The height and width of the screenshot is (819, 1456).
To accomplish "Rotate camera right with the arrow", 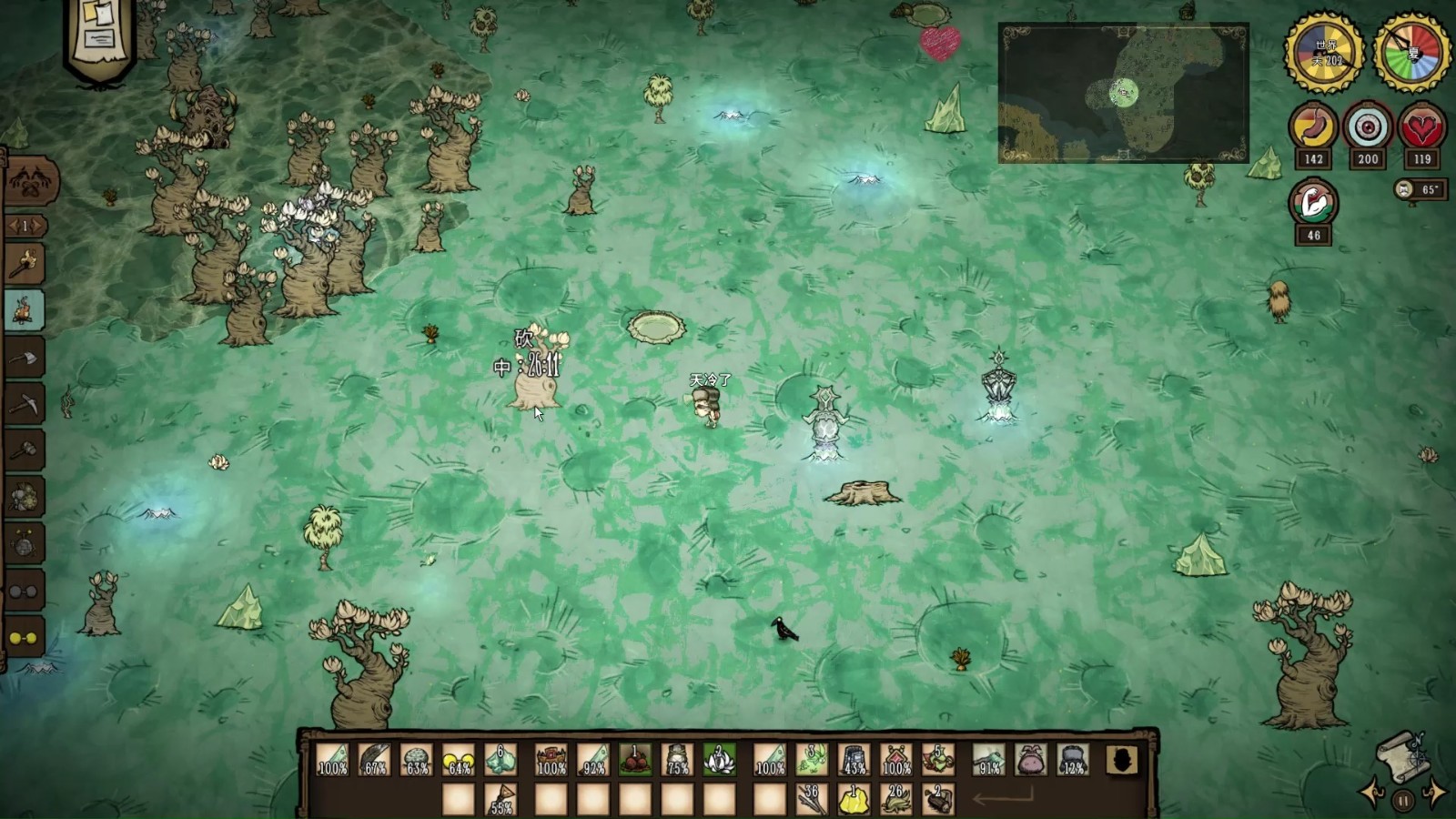I will tap(1434, 793).
